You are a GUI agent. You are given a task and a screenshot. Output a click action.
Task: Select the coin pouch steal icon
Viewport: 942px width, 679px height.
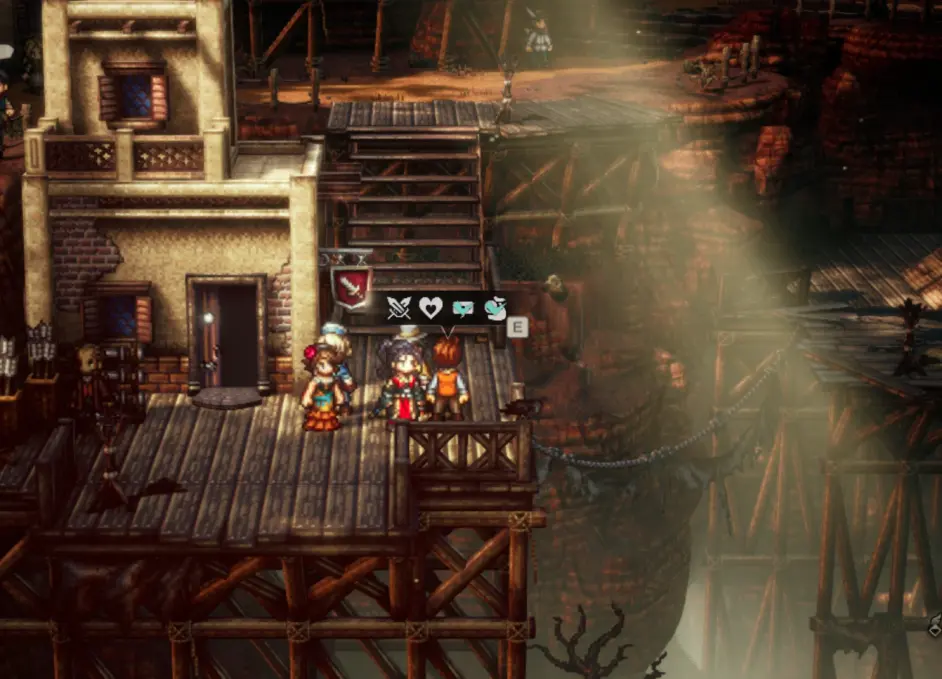(x=493, y=308)
